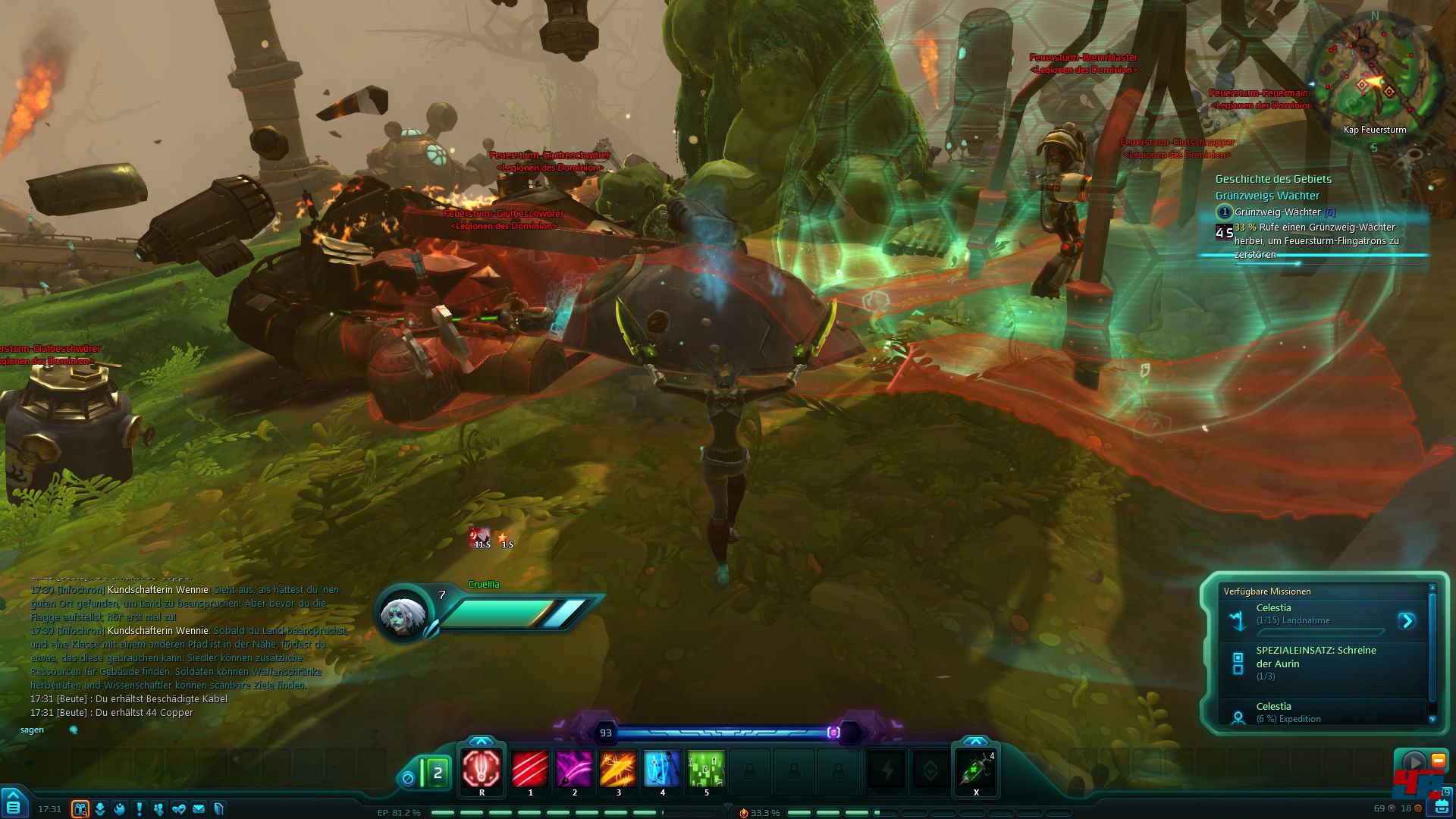Click the 'sagen' chat input
Viewport: 1456px width, 819px height.
[33, 730]
